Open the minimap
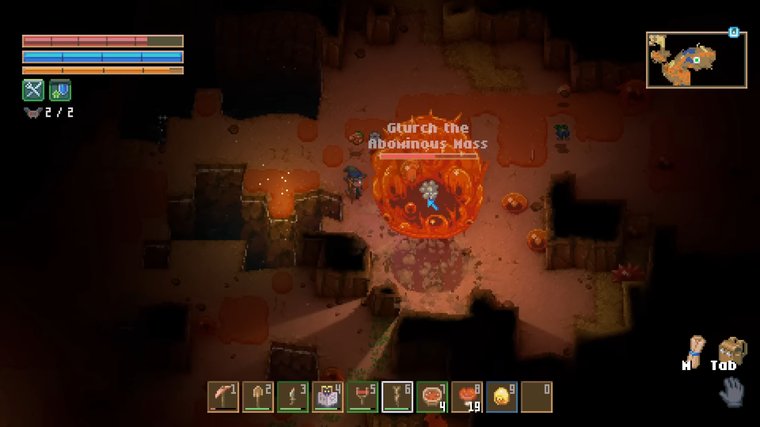The width and height of the screenshot is (760, 427). (696, 60)
